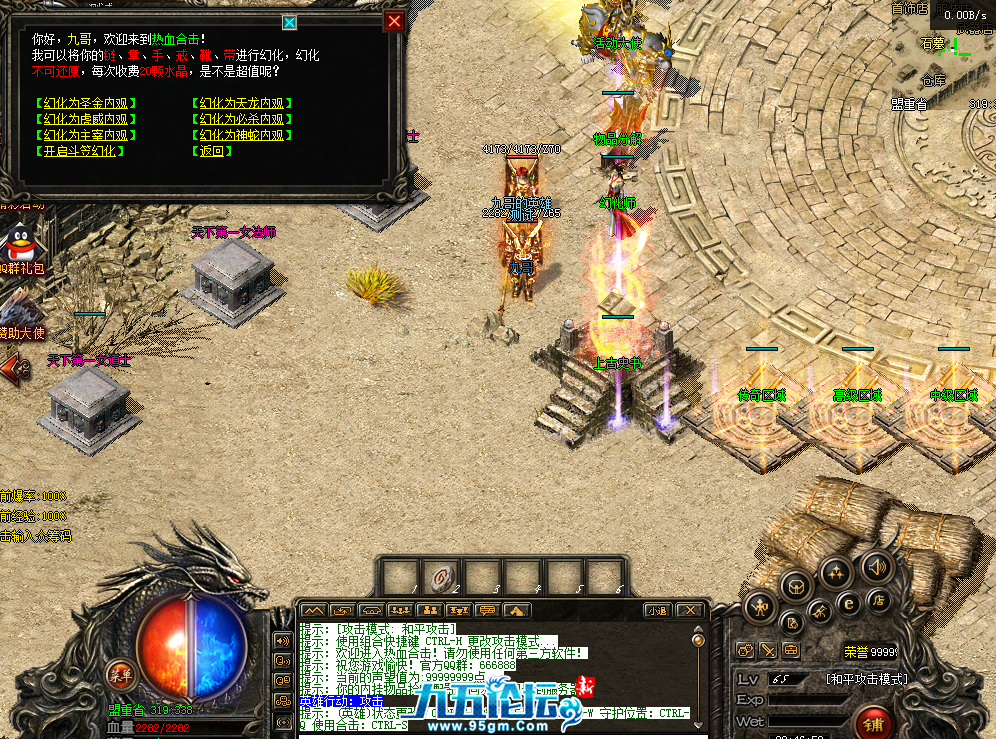Open the skills icon with three stars
The width and height of the screenshot is (996, 739).
(x=834, y=573)
